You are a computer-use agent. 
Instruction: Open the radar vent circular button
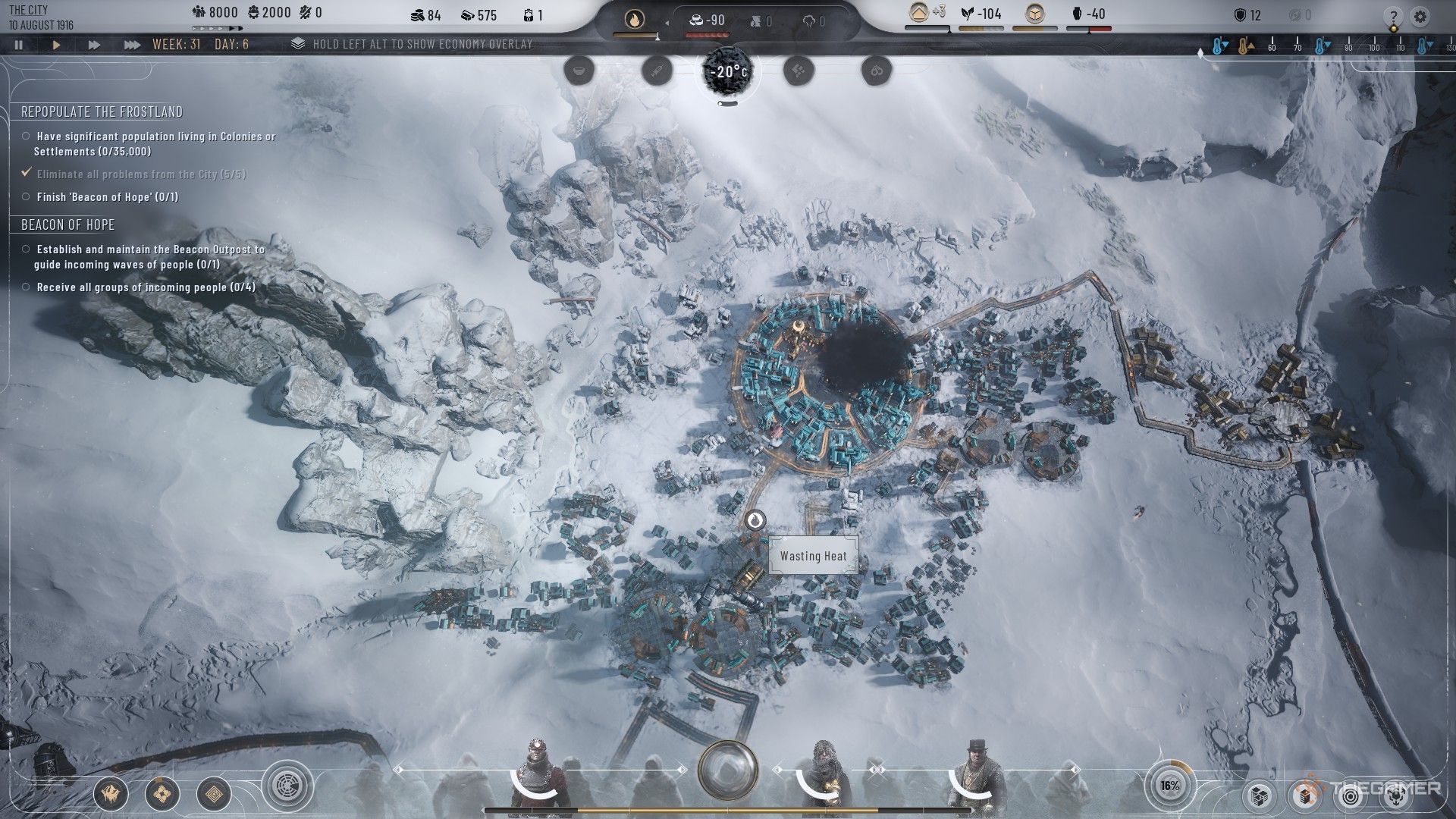tap(288, 786)
